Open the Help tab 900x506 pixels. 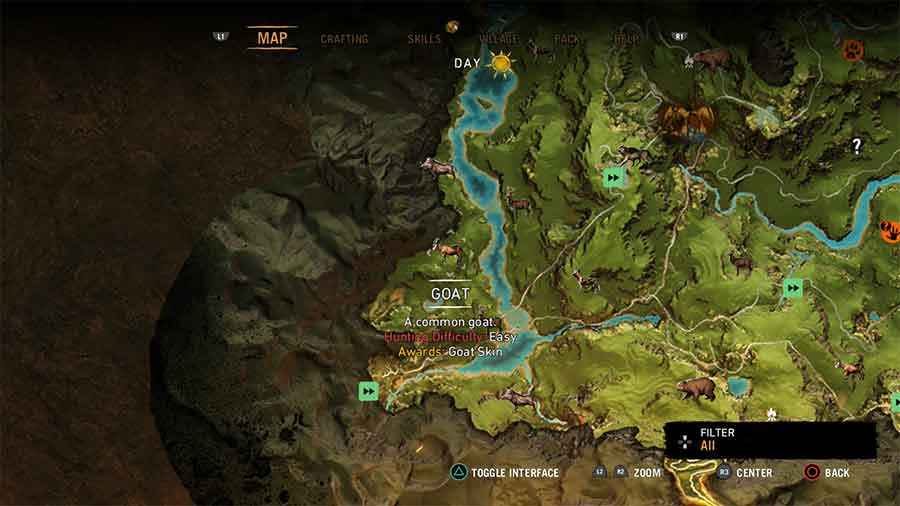tap(627, 39)
